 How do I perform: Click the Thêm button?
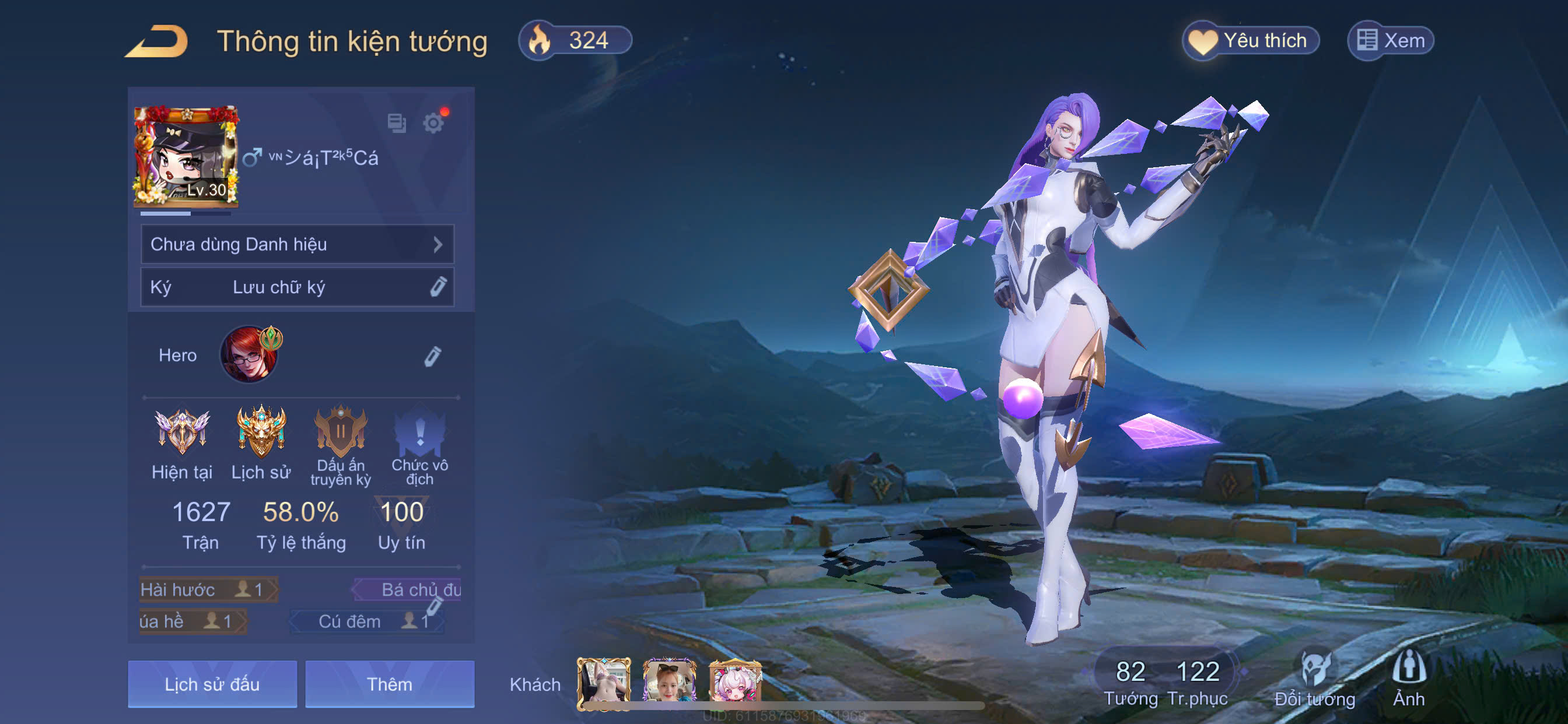pyautogui.click(x=390, y=684)
